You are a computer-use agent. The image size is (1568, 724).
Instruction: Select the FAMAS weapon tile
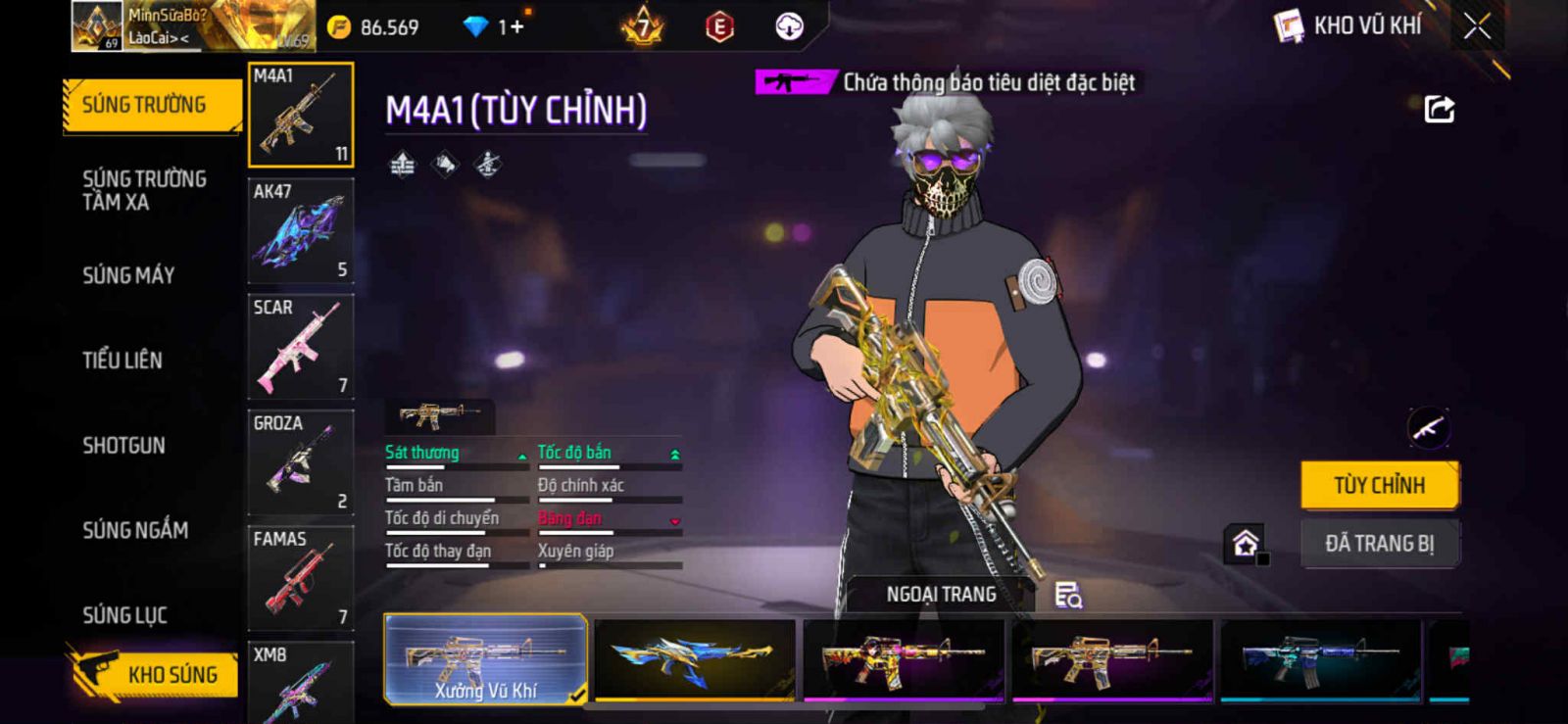pos(301,578)
